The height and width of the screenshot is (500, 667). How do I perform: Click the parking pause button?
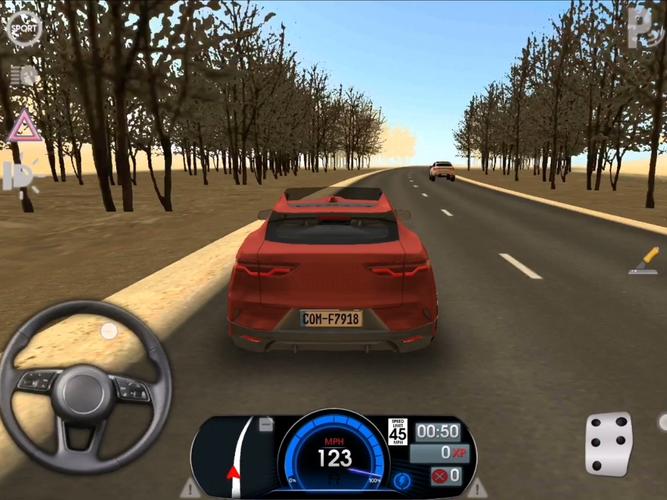(x=641, y=27)
